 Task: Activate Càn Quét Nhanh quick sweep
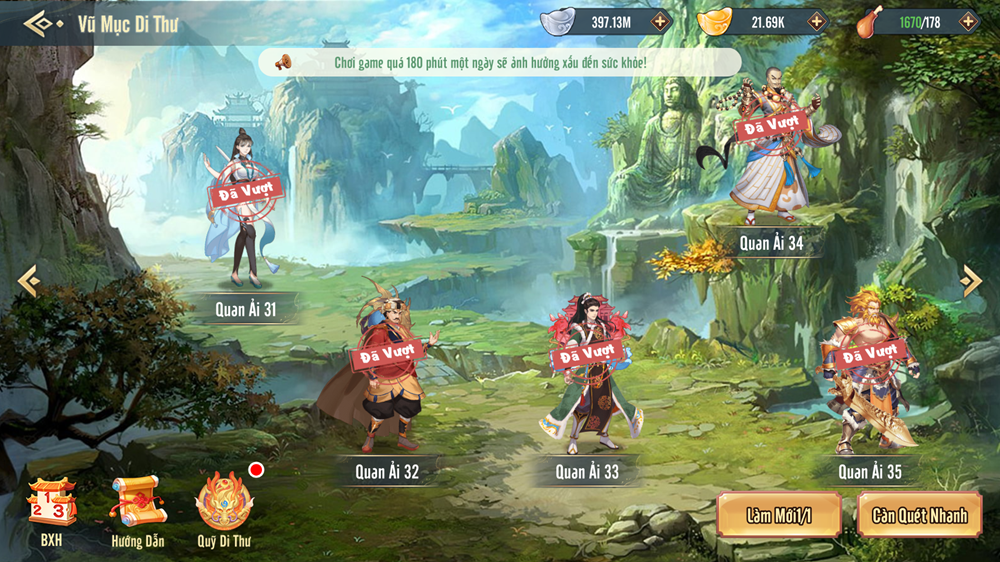point(919,516)
